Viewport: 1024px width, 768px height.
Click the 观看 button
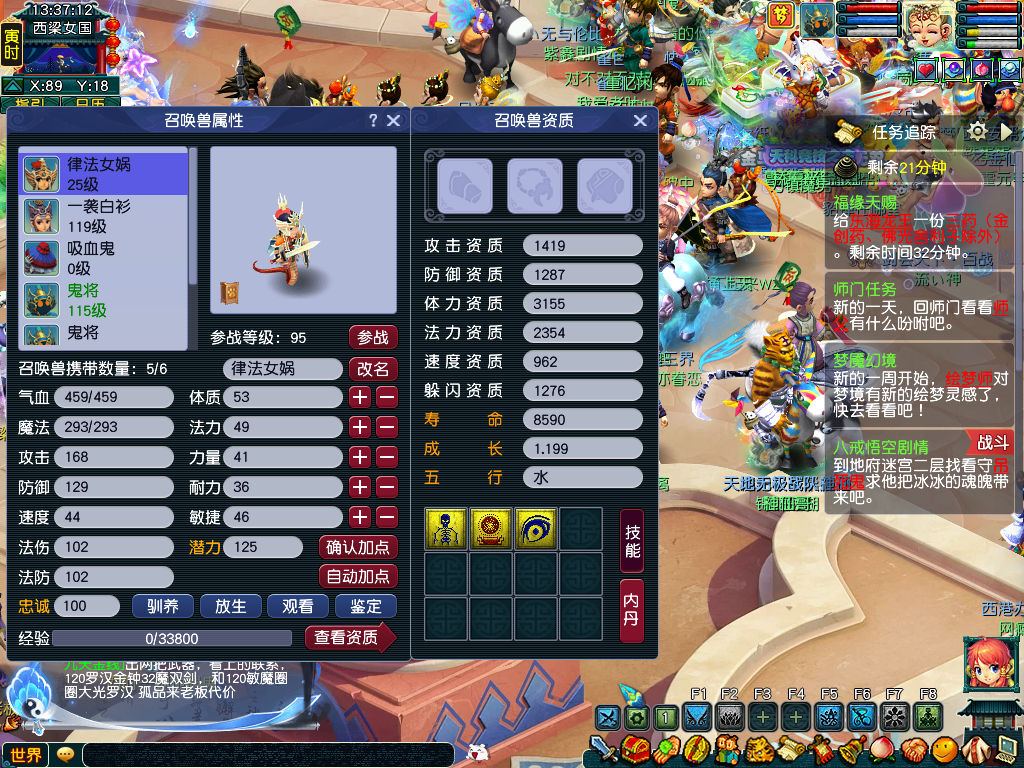pos(297,606)
